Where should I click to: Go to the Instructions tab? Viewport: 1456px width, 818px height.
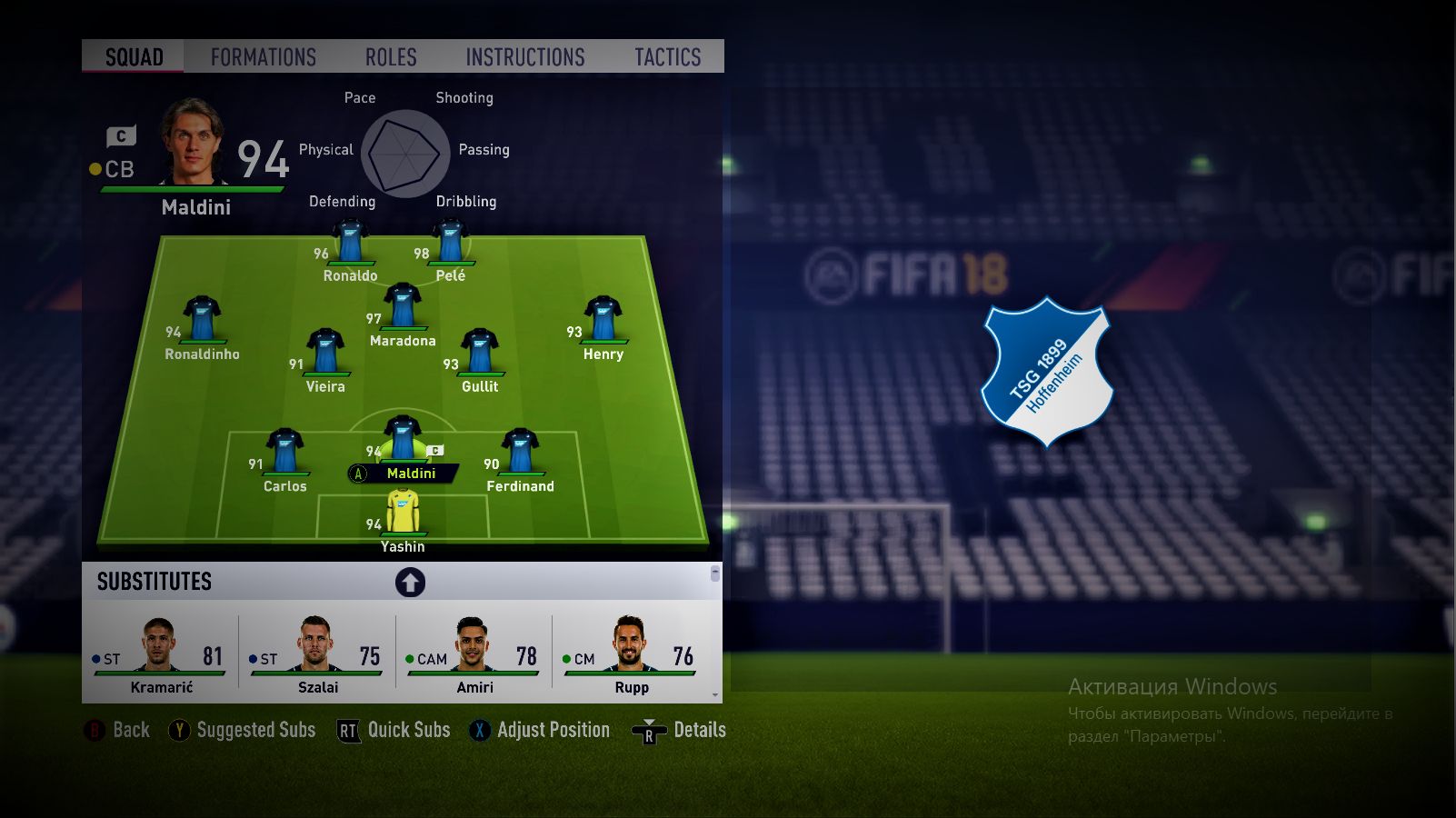(525, 57)
